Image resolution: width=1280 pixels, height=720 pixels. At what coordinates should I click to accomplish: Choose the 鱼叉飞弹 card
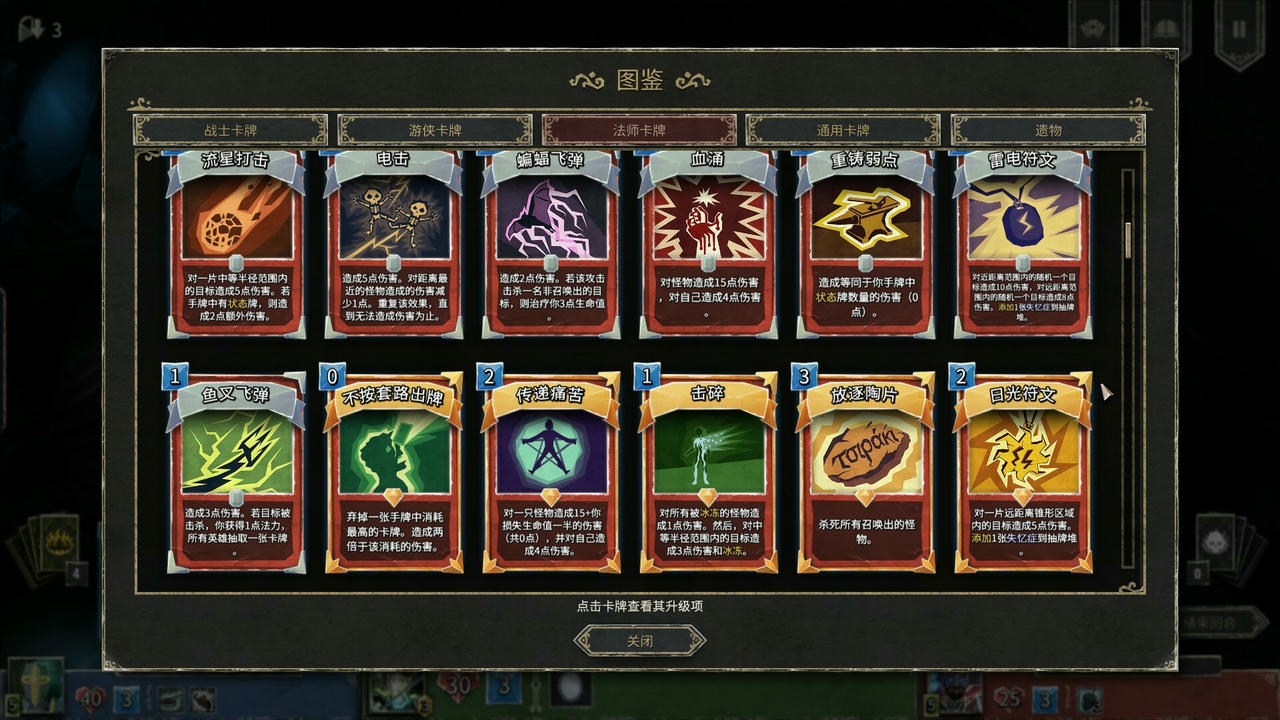pos(236,470)
